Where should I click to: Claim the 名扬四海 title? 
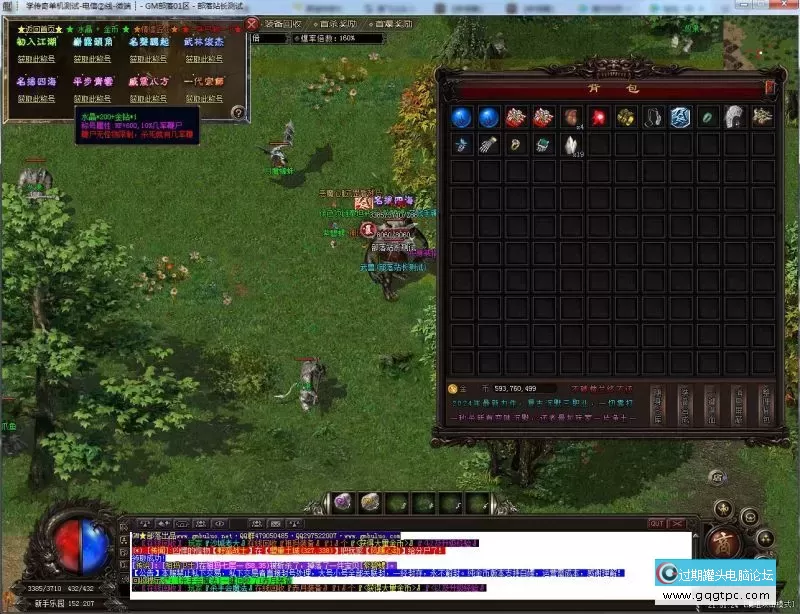coord(36,96)
